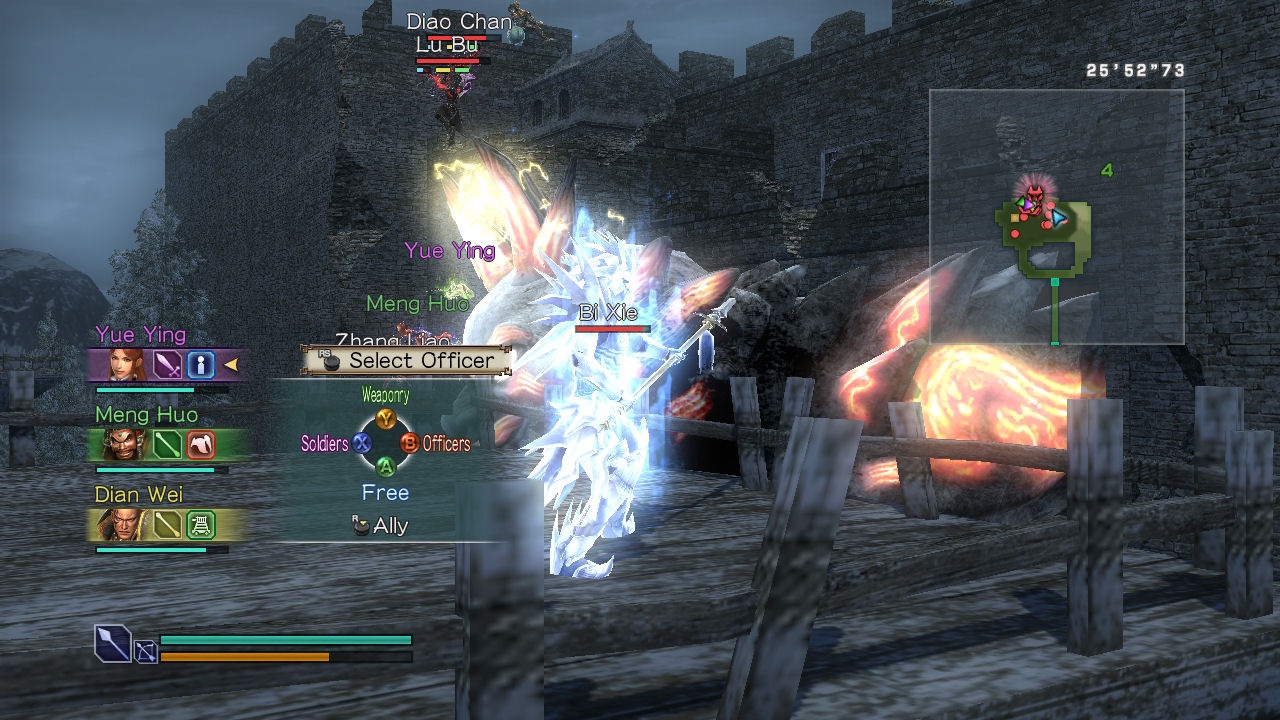Click the Select Officer banner

click(x=408, y=360)
